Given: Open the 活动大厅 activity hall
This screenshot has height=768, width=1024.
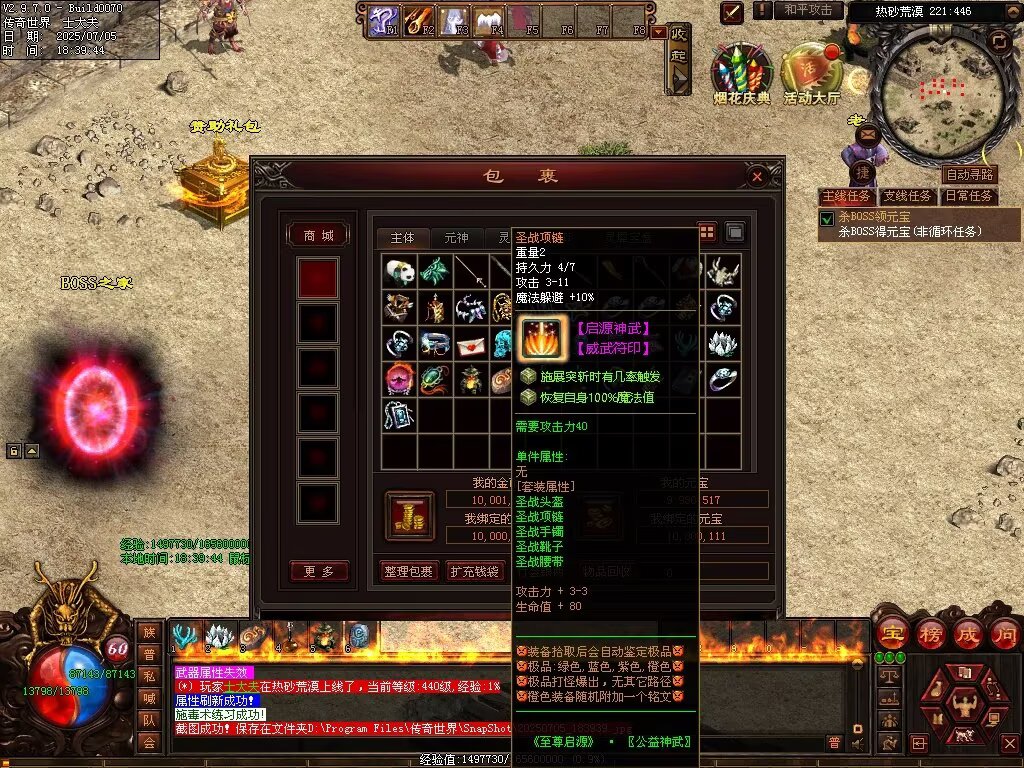Looking at the screenshot, I should (811, 70).
